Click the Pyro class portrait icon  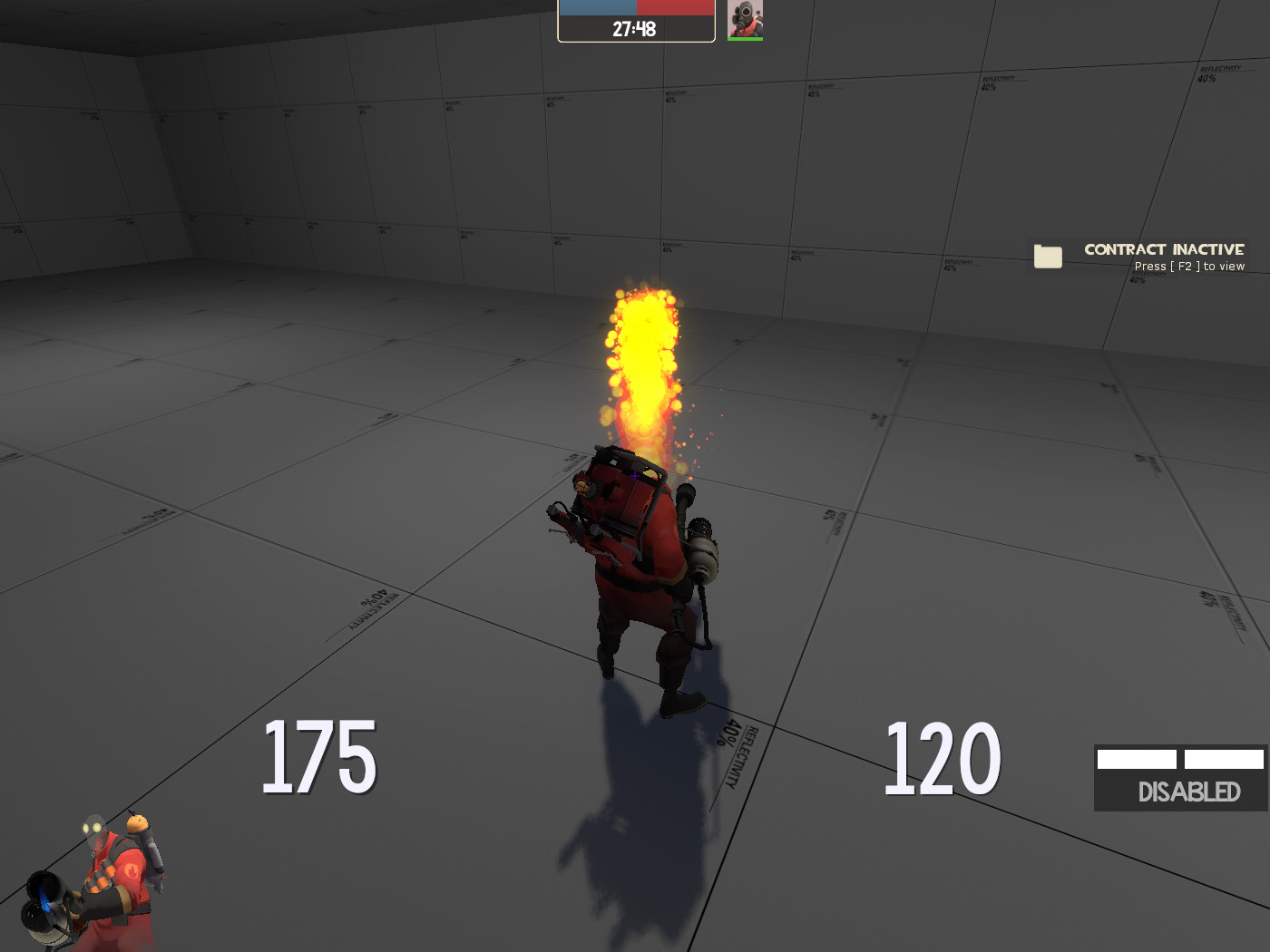(745, 18)
